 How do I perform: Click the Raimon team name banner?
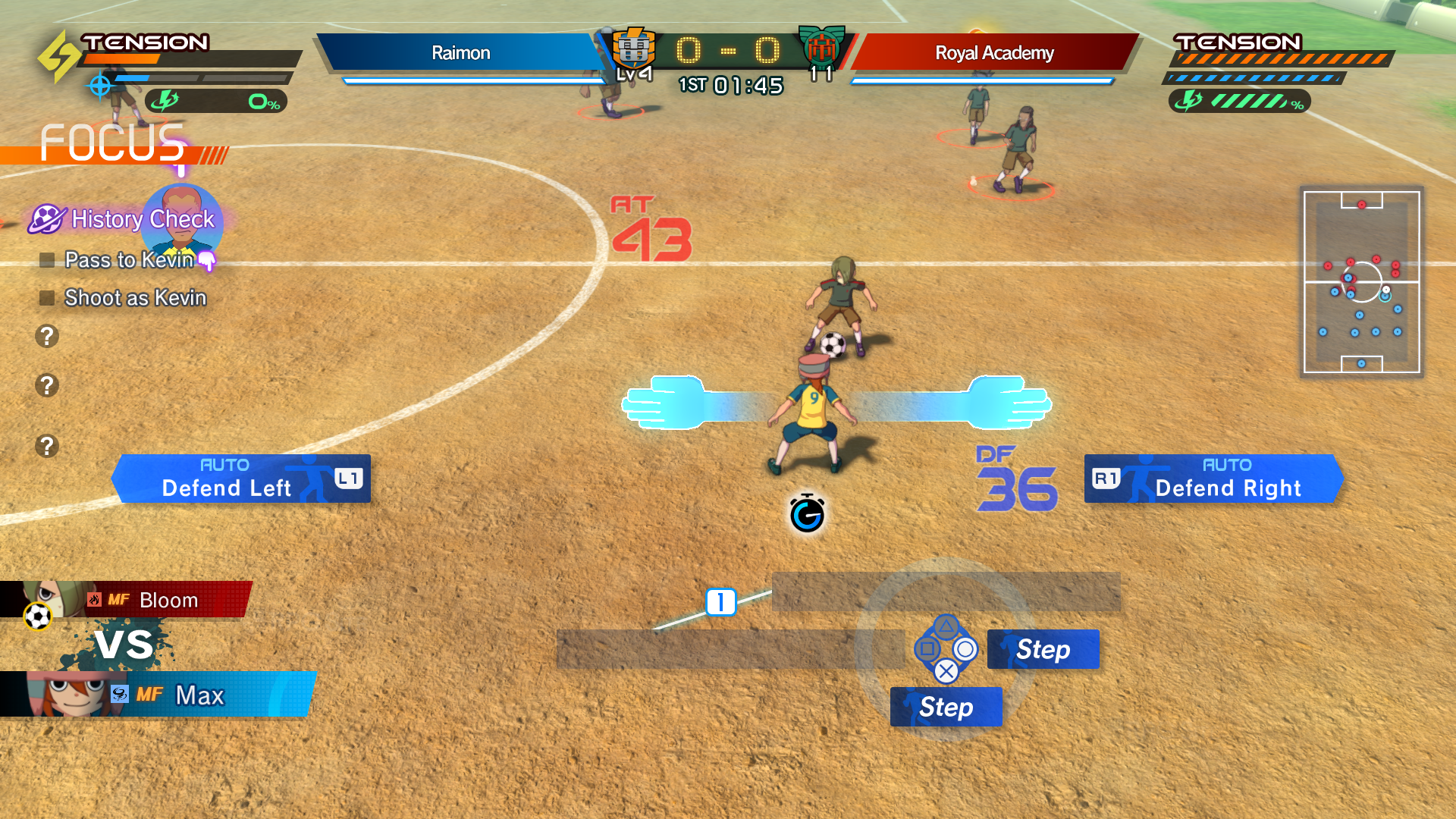point(460,52)
